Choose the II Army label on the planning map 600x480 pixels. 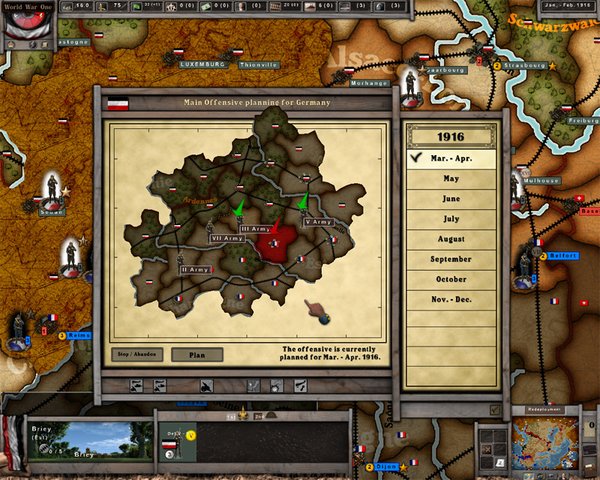194,269
